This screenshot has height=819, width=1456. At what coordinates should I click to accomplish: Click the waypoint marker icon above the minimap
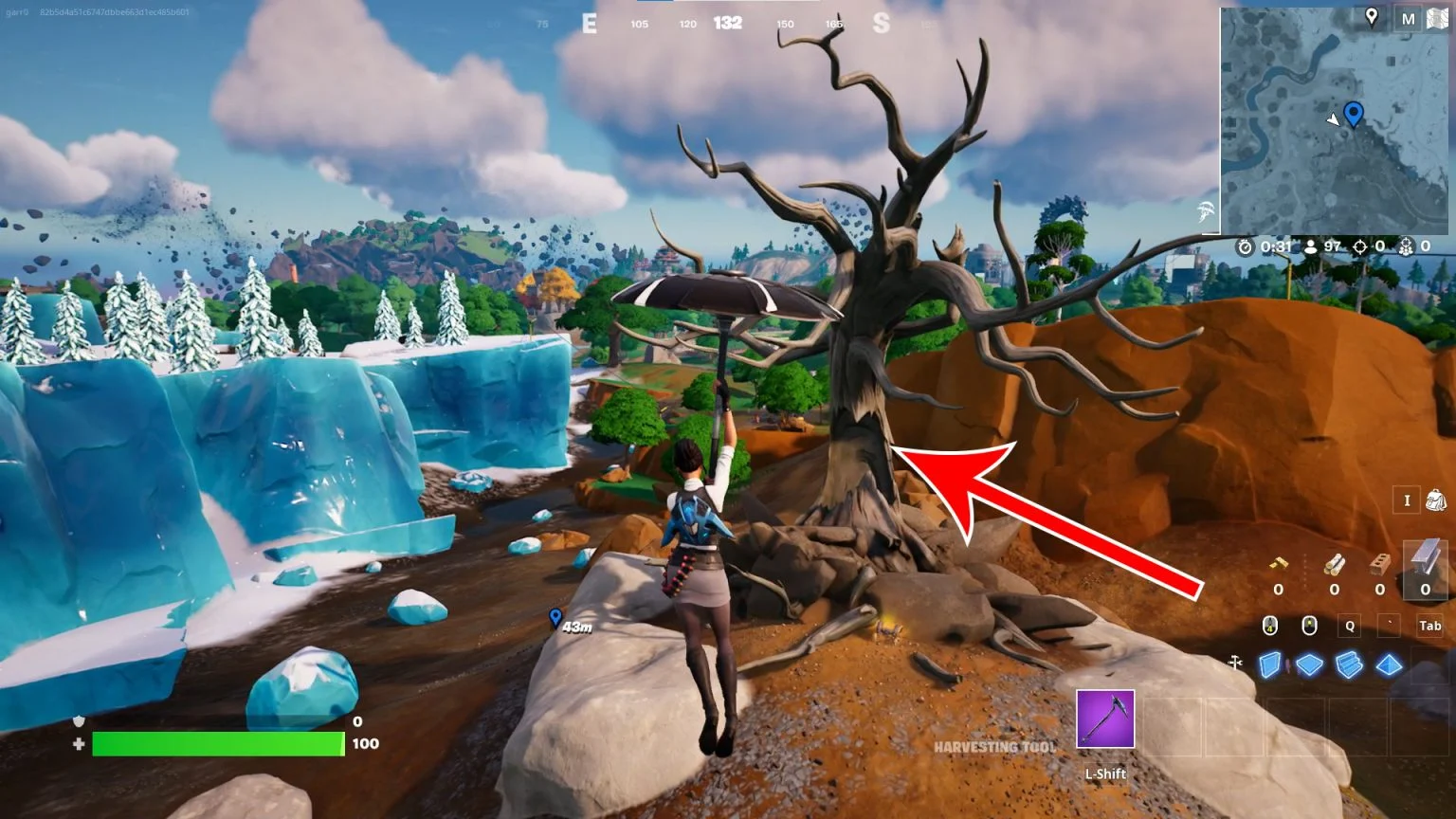point(1374,16)
